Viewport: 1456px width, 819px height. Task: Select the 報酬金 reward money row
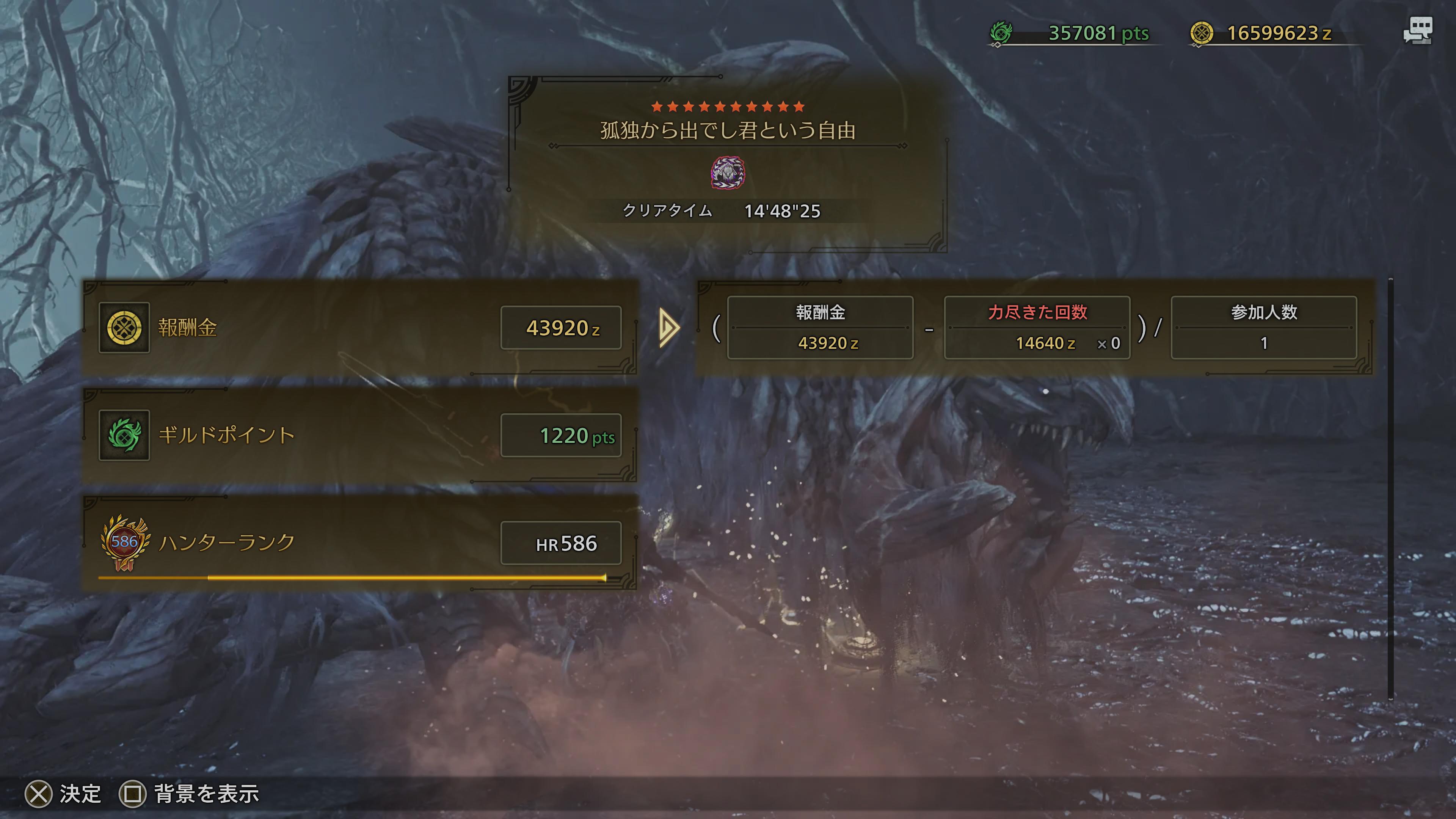[359, 327]
